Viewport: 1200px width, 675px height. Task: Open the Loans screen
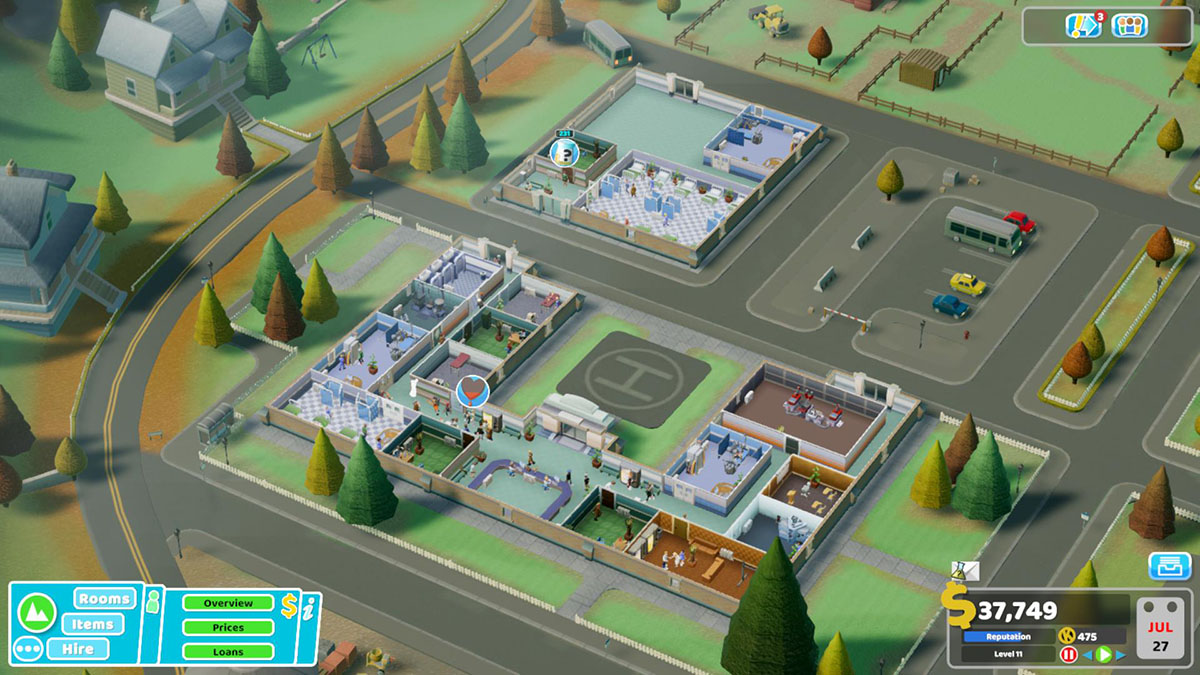(x=228, y=651)
